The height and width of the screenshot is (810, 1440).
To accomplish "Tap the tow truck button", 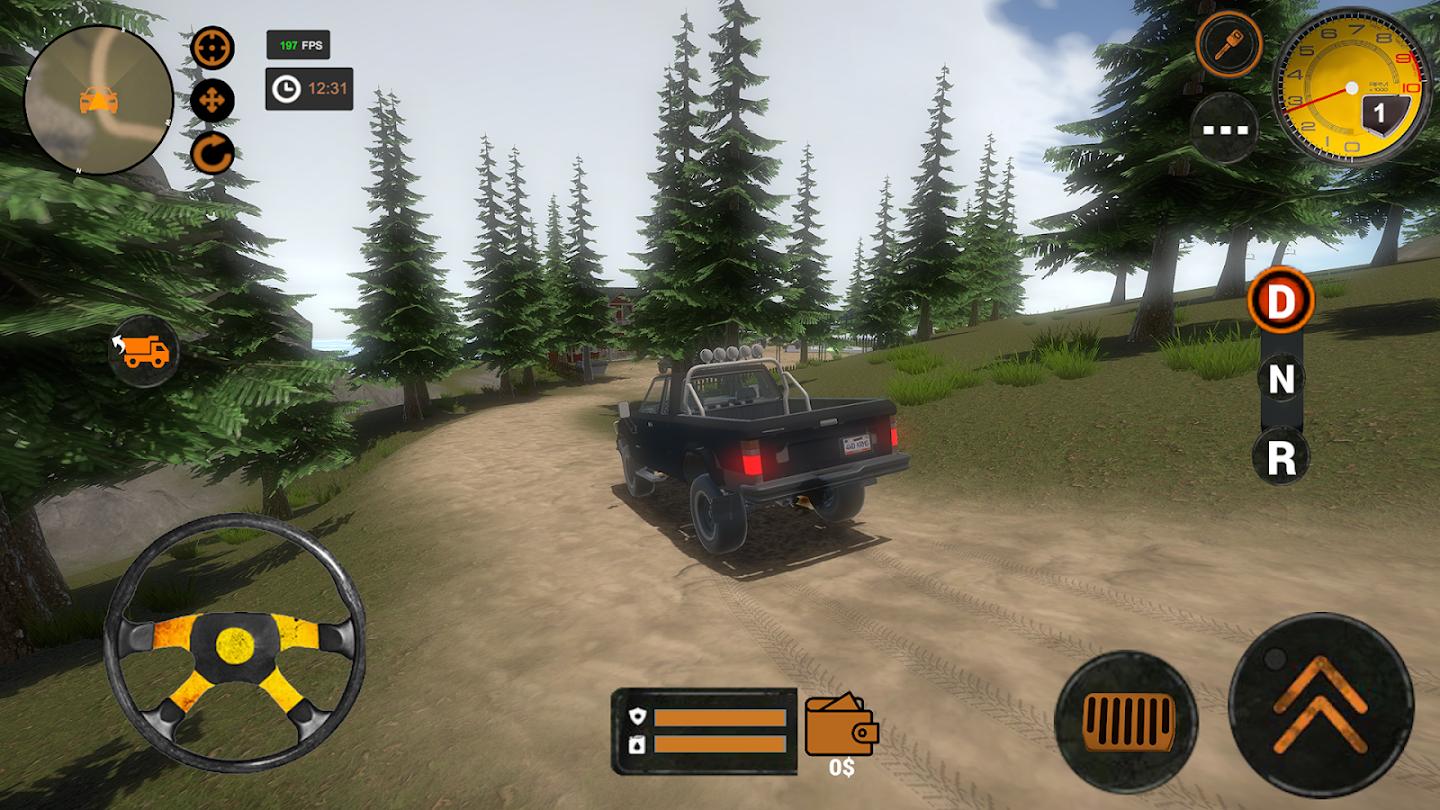I will click(x=144, y=350).
